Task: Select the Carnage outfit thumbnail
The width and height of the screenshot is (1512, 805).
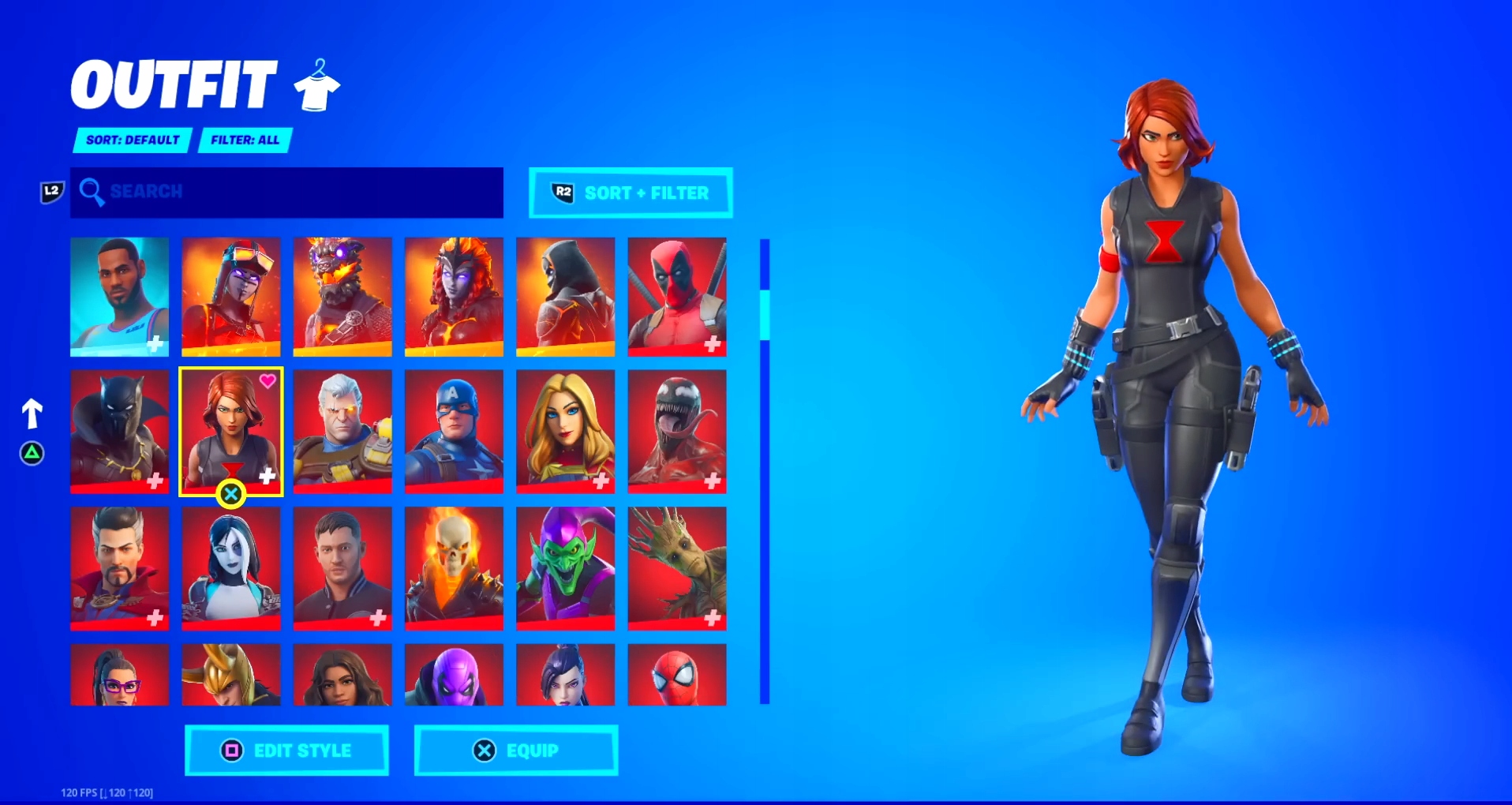Action: point(677,432)
